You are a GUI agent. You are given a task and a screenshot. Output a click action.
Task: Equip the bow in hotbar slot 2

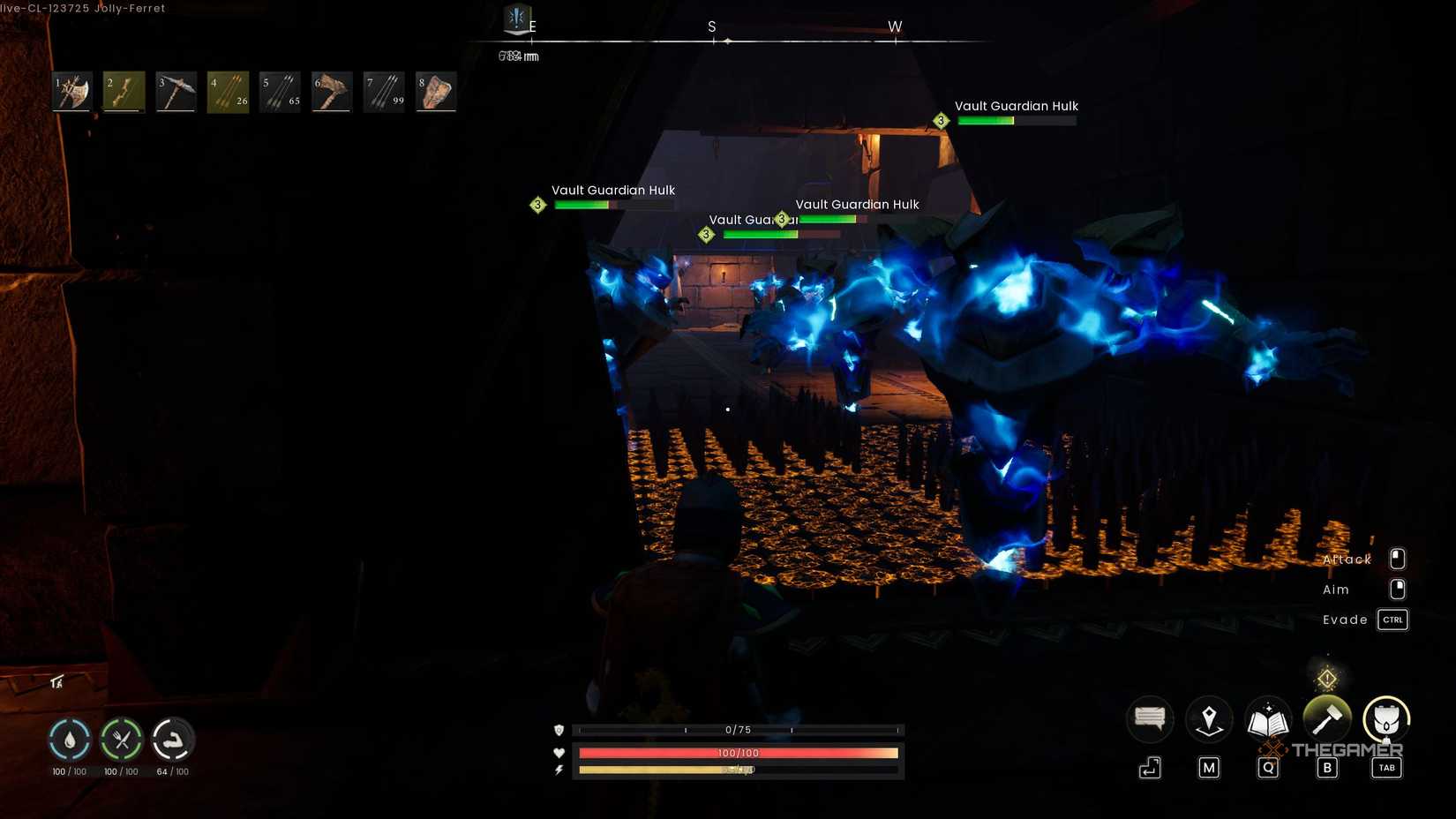click(x=124, y=91)
